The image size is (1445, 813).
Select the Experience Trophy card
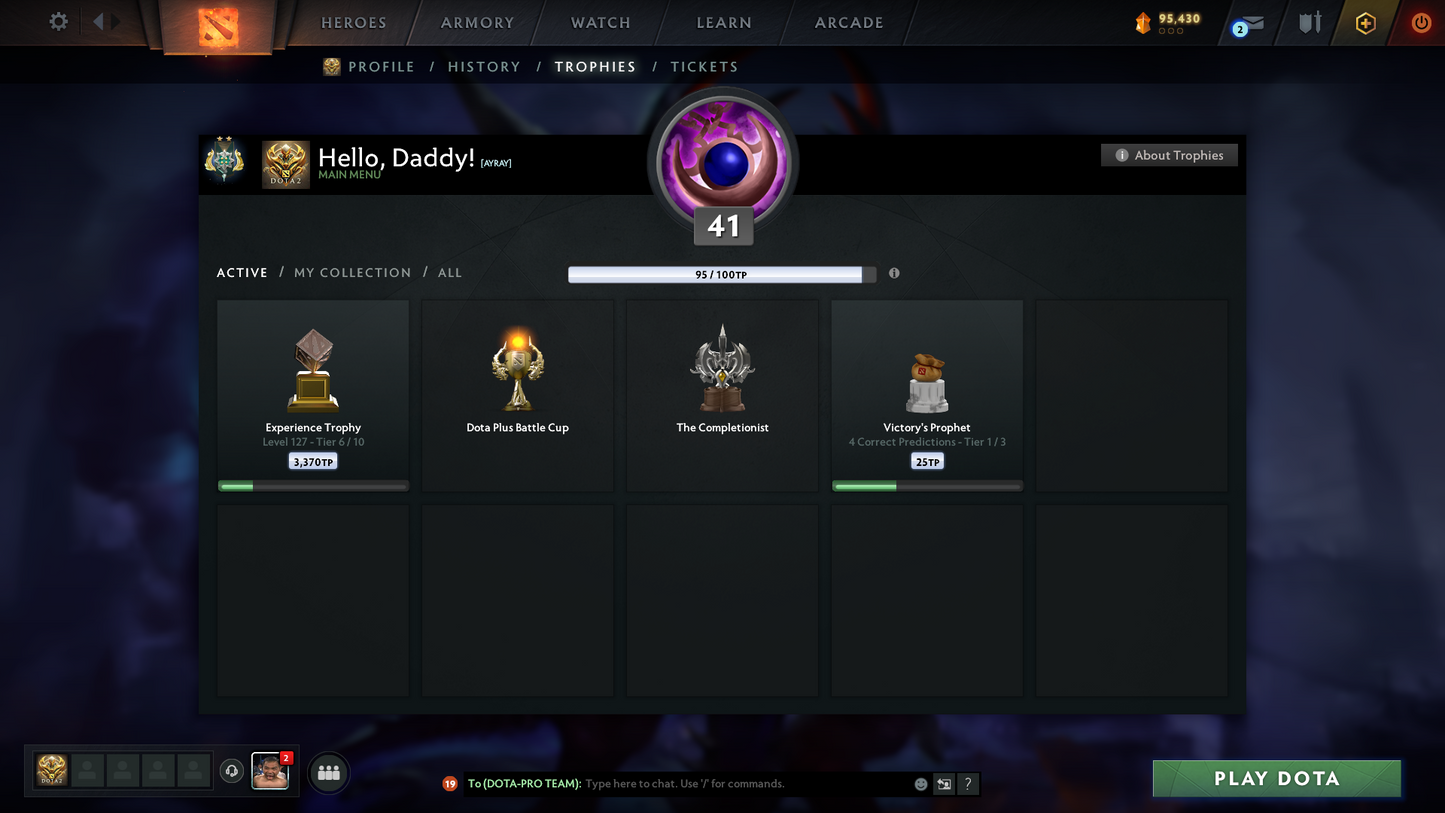313,395
